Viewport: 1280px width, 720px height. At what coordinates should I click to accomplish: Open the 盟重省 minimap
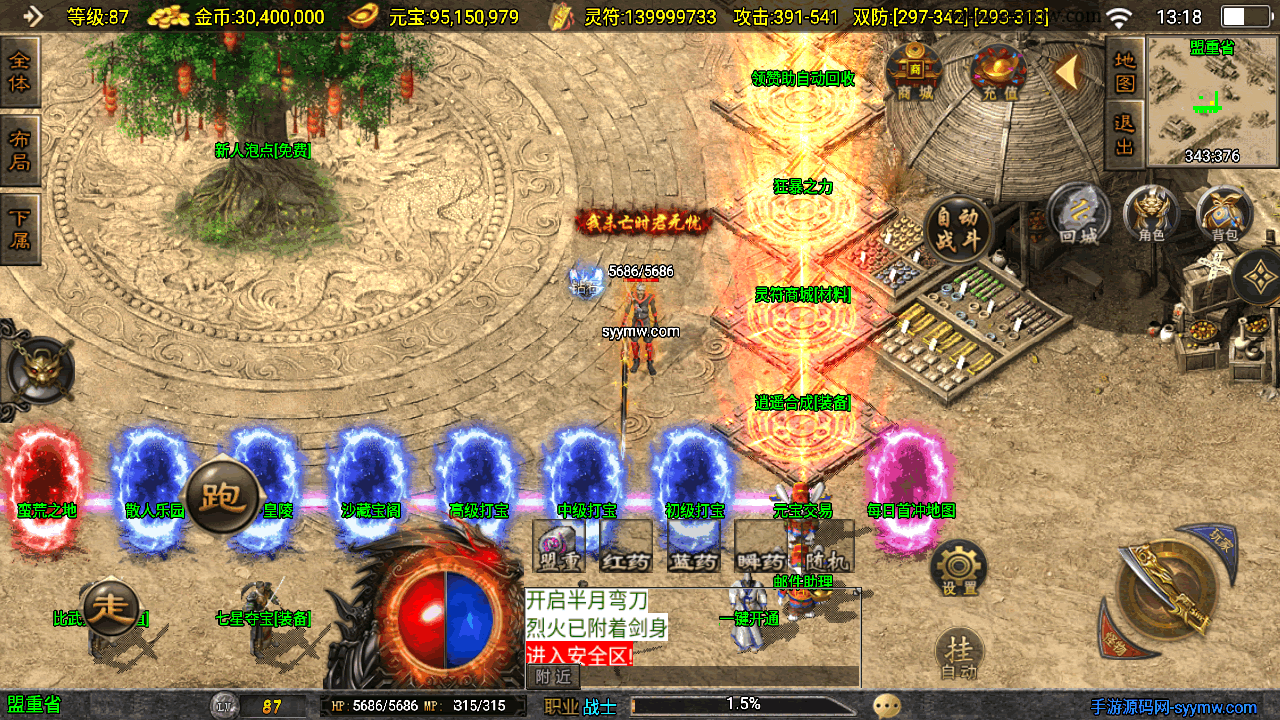(x=1212, y=101)
